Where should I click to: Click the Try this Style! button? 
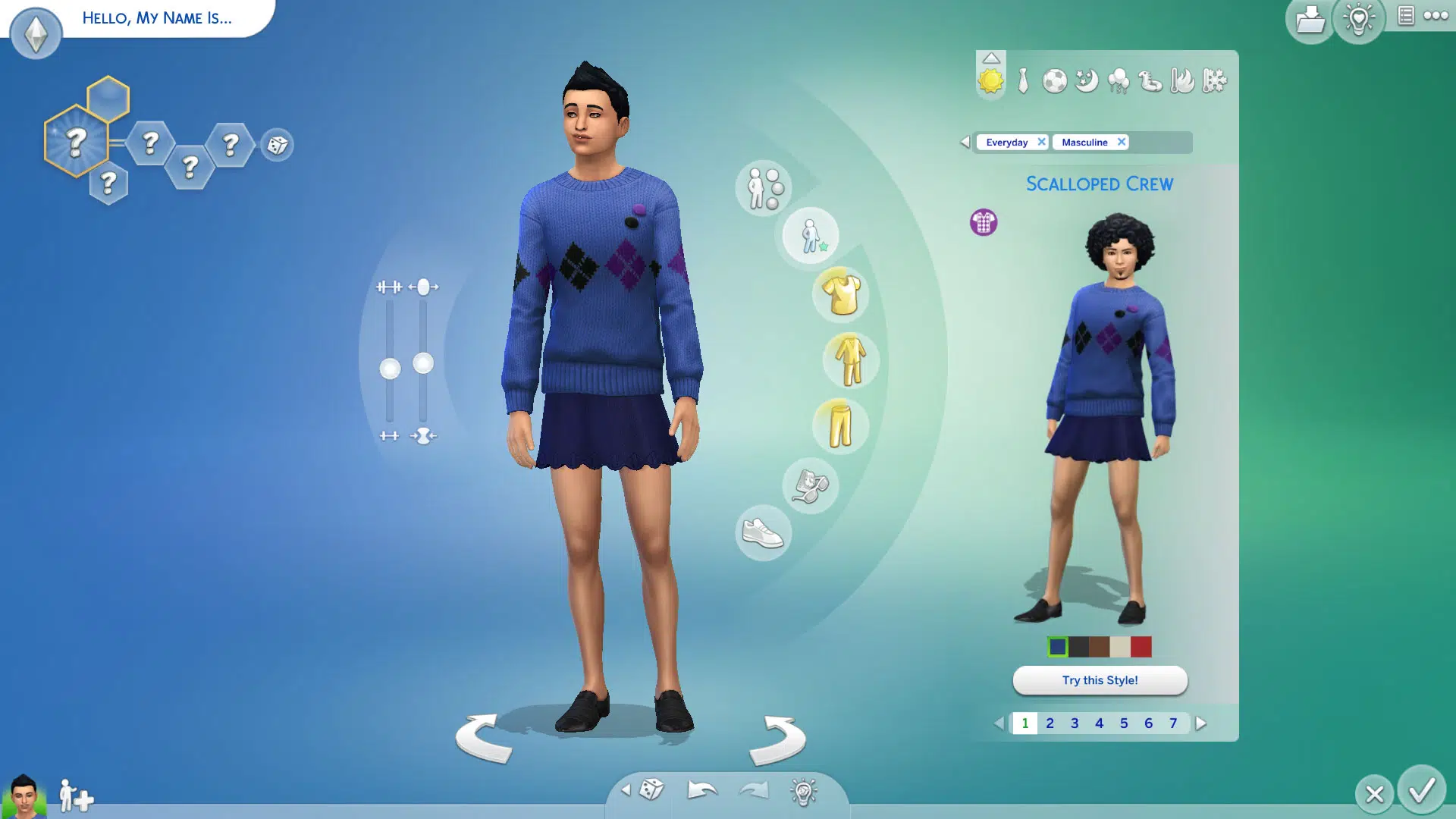[1100, 680]
